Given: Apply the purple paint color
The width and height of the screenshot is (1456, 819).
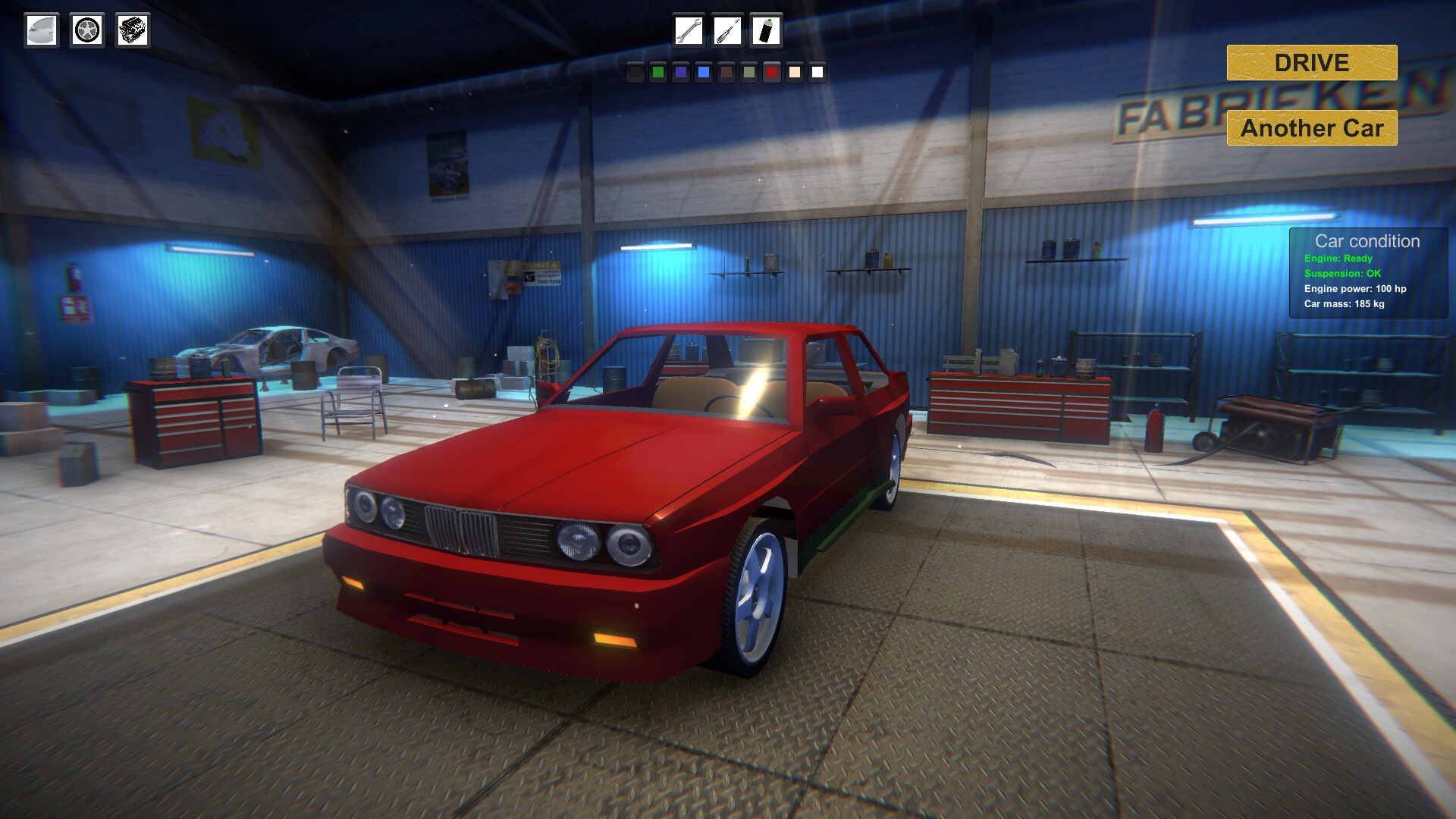Looking at the screenshot, I should pyautogui.click(x=682, y=74).
